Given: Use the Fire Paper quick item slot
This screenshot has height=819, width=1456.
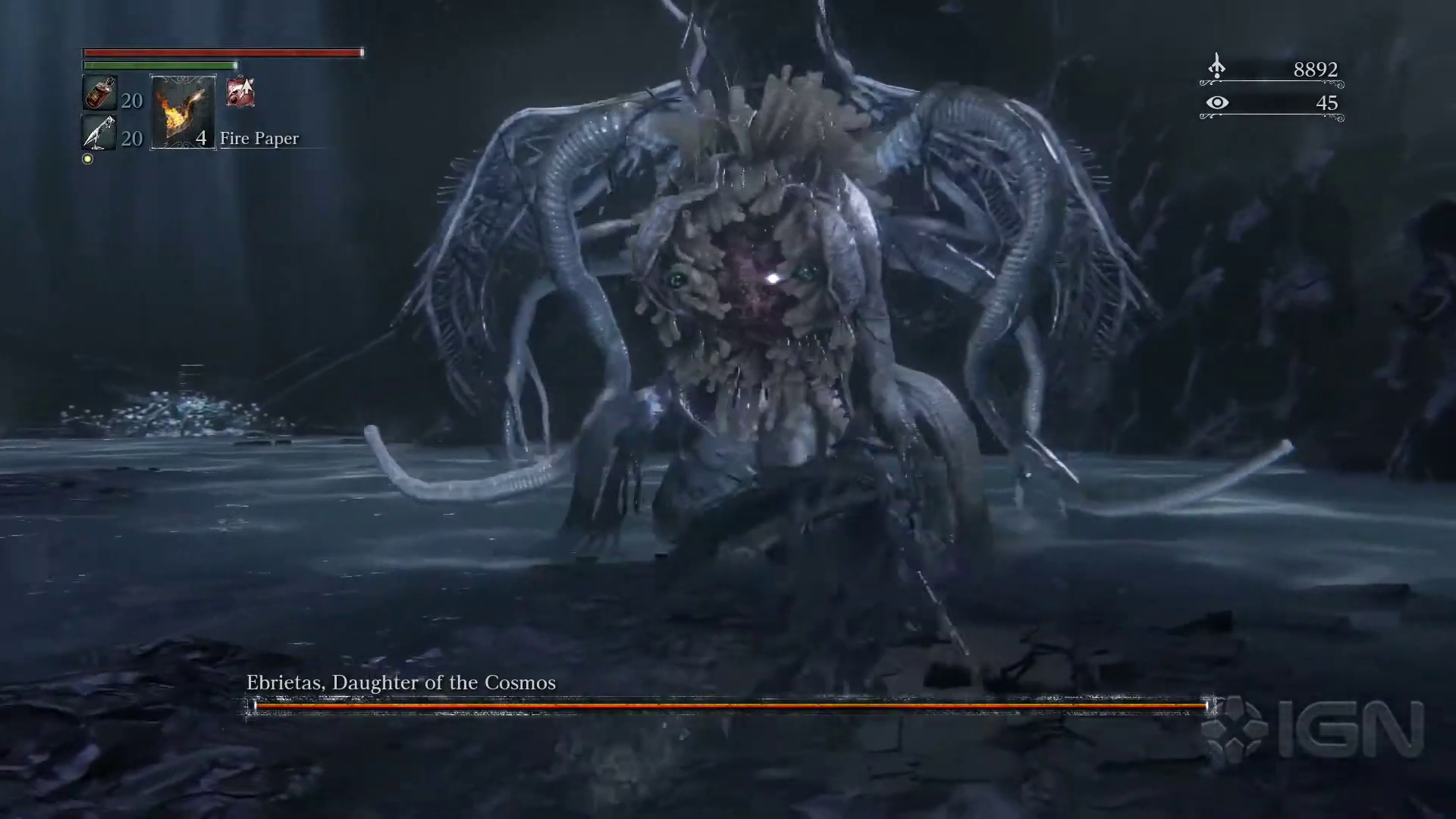Looking at the screenshot, I should tap(183, 112).
